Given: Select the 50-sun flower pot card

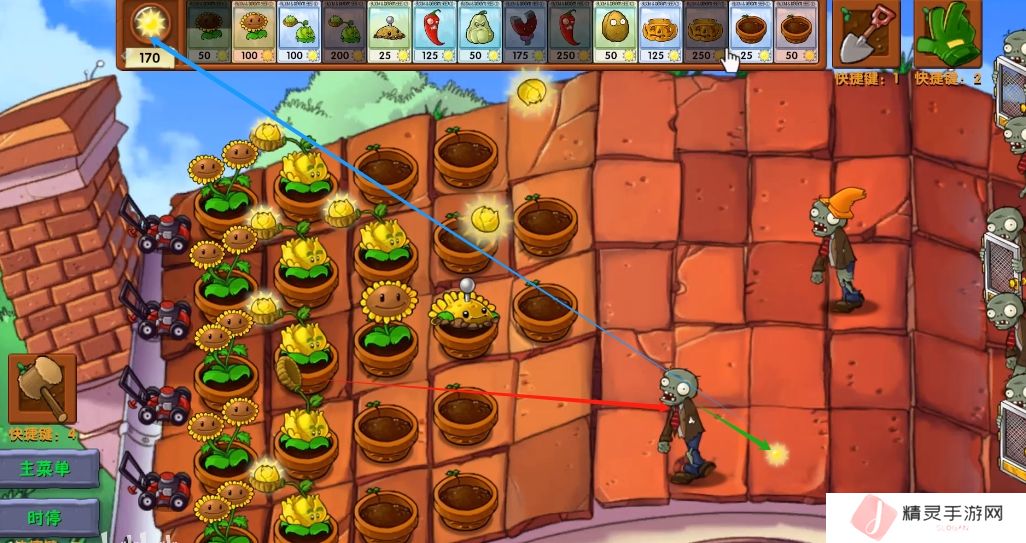Looking at the screenshot, I should pyautogui.click(x=793, y=32).
